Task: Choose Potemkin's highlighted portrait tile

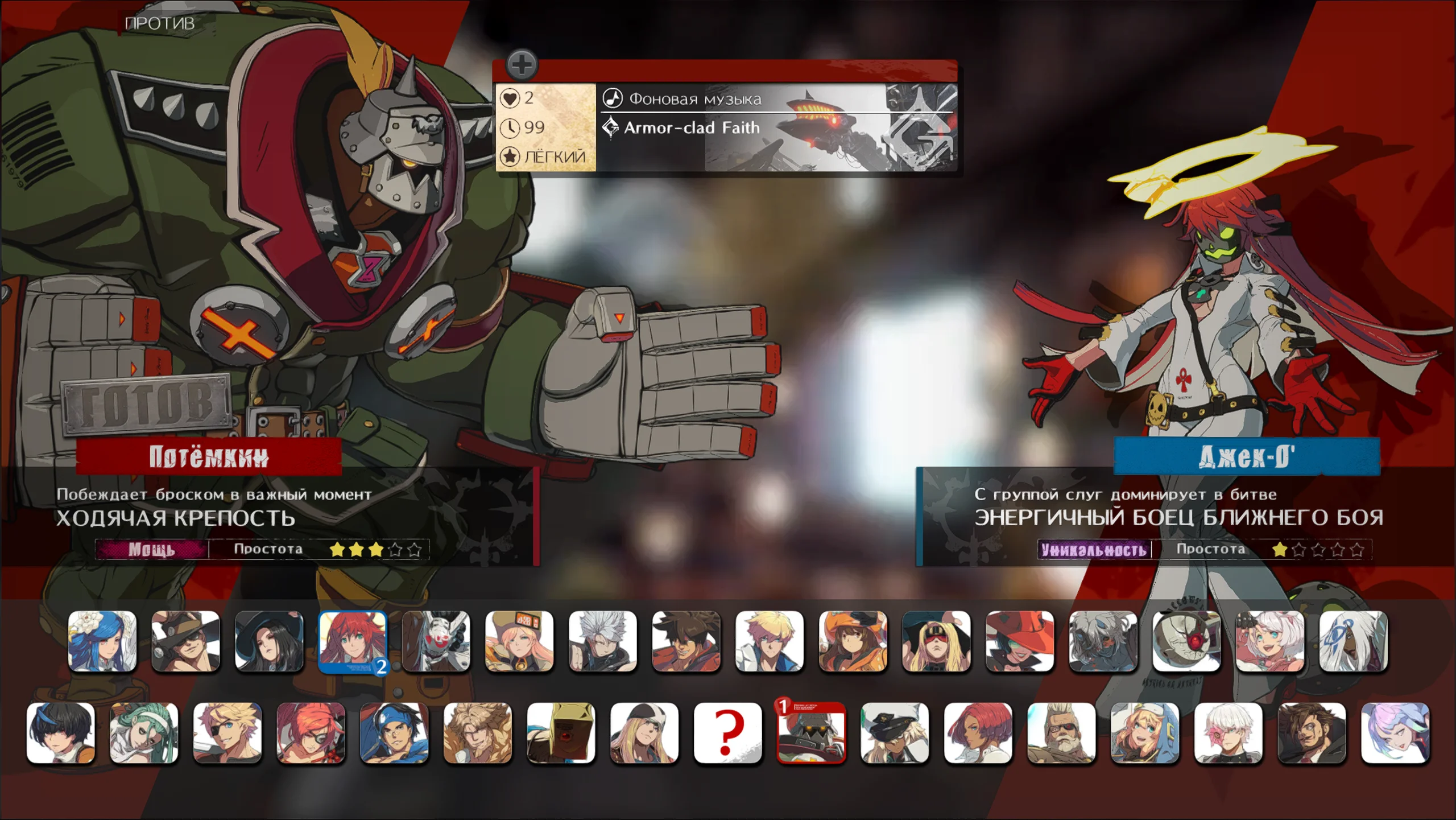Action: click(811, 732)
